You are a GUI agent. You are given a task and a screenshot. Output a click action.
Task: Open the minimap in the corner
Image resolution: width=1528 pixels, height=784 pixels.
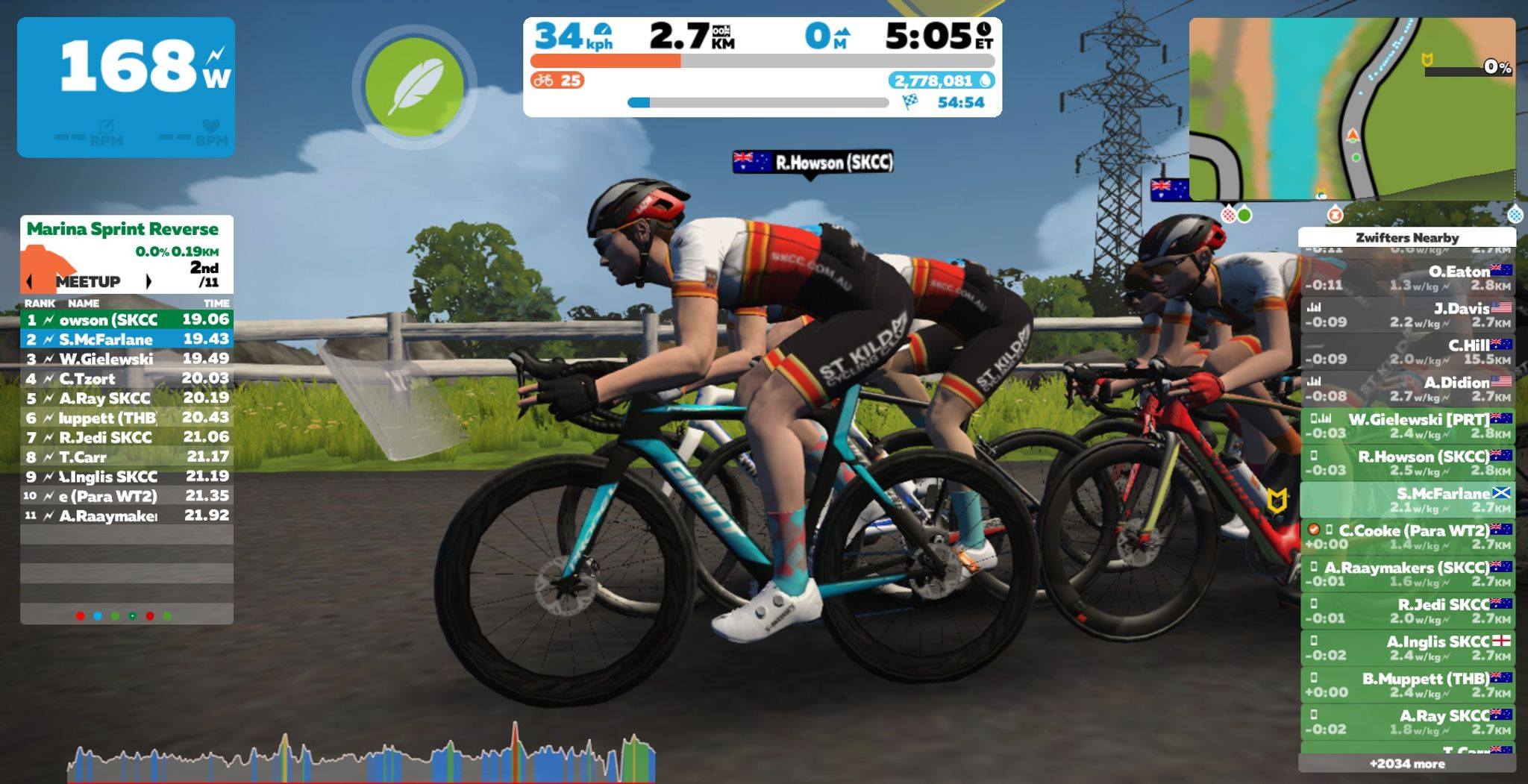point(1351,109)
